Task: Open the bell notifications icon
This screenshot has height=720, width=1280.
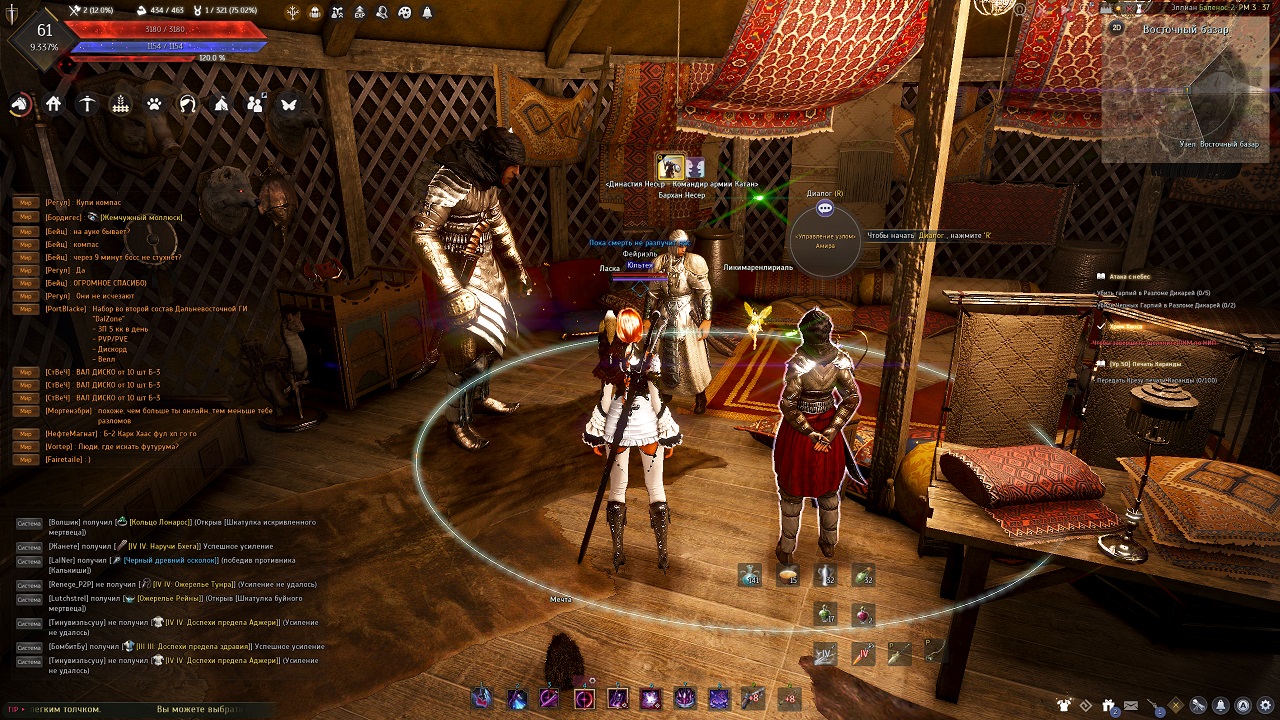Action: [427, 12]
